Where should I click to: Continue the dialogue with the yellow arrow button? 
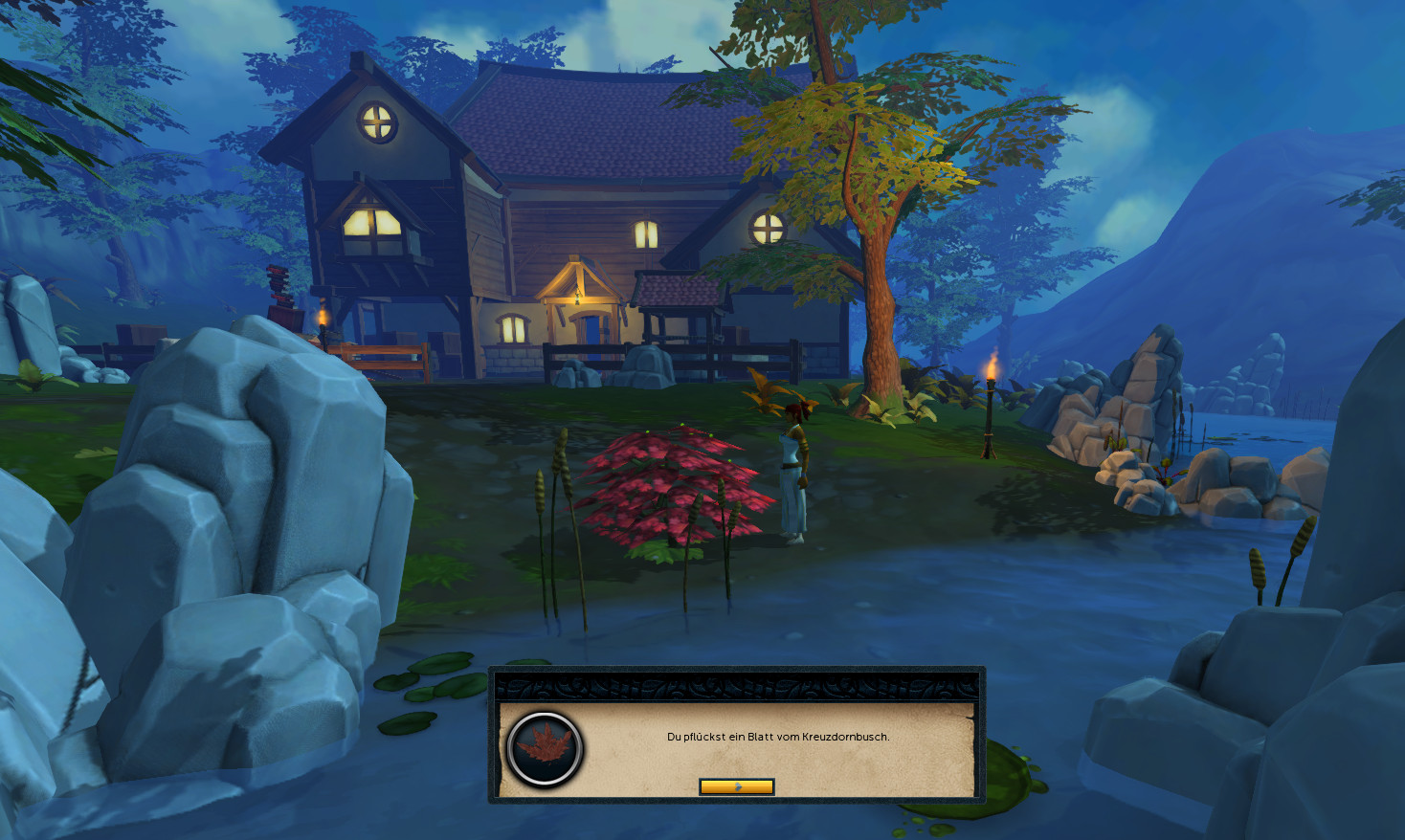[736, 786]
